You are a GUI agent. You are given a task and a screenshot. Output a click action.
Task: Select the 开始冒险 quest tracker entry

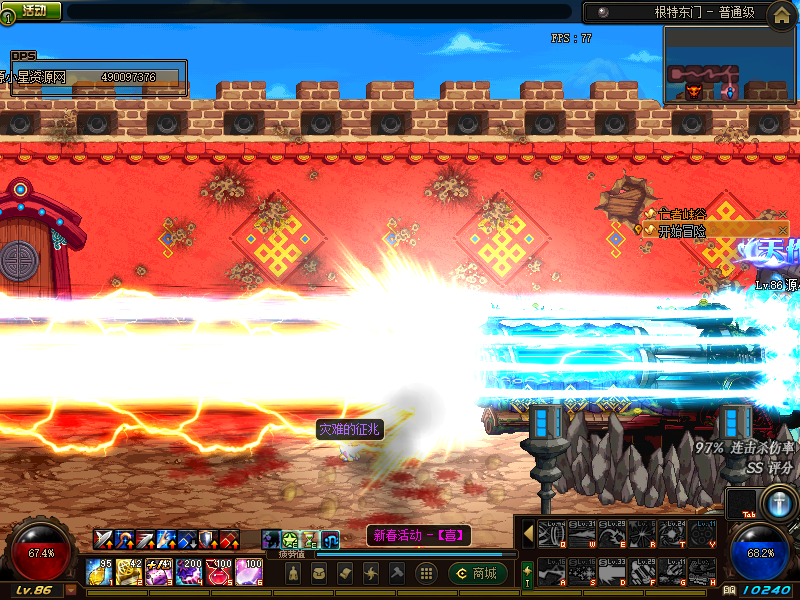click(683, 230)
